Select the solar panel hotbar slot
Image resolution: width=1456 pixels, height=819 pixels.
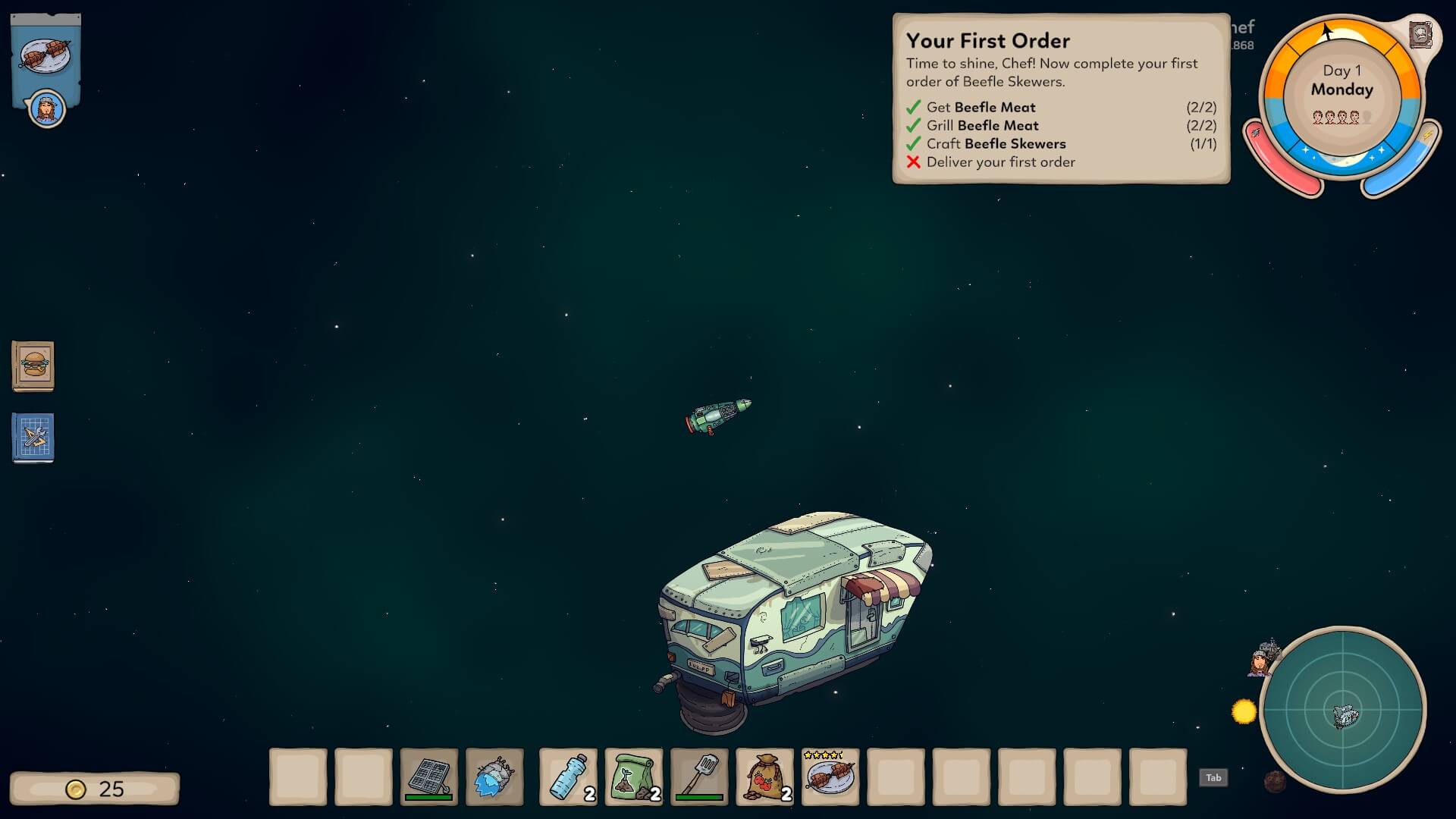[429, 777]
